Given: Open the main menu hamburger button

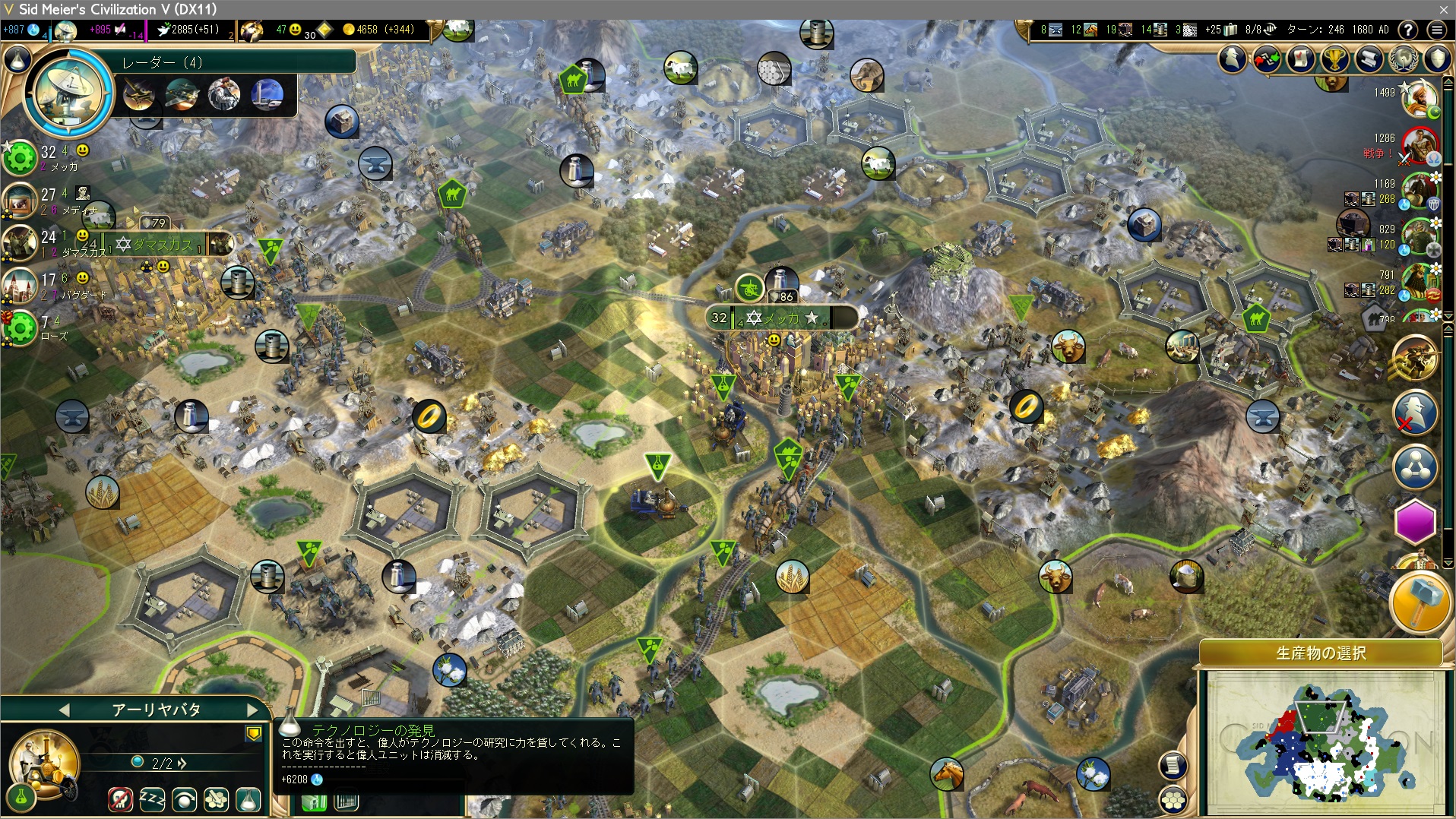Looking at the screenshot, I should pos(1436,30).
